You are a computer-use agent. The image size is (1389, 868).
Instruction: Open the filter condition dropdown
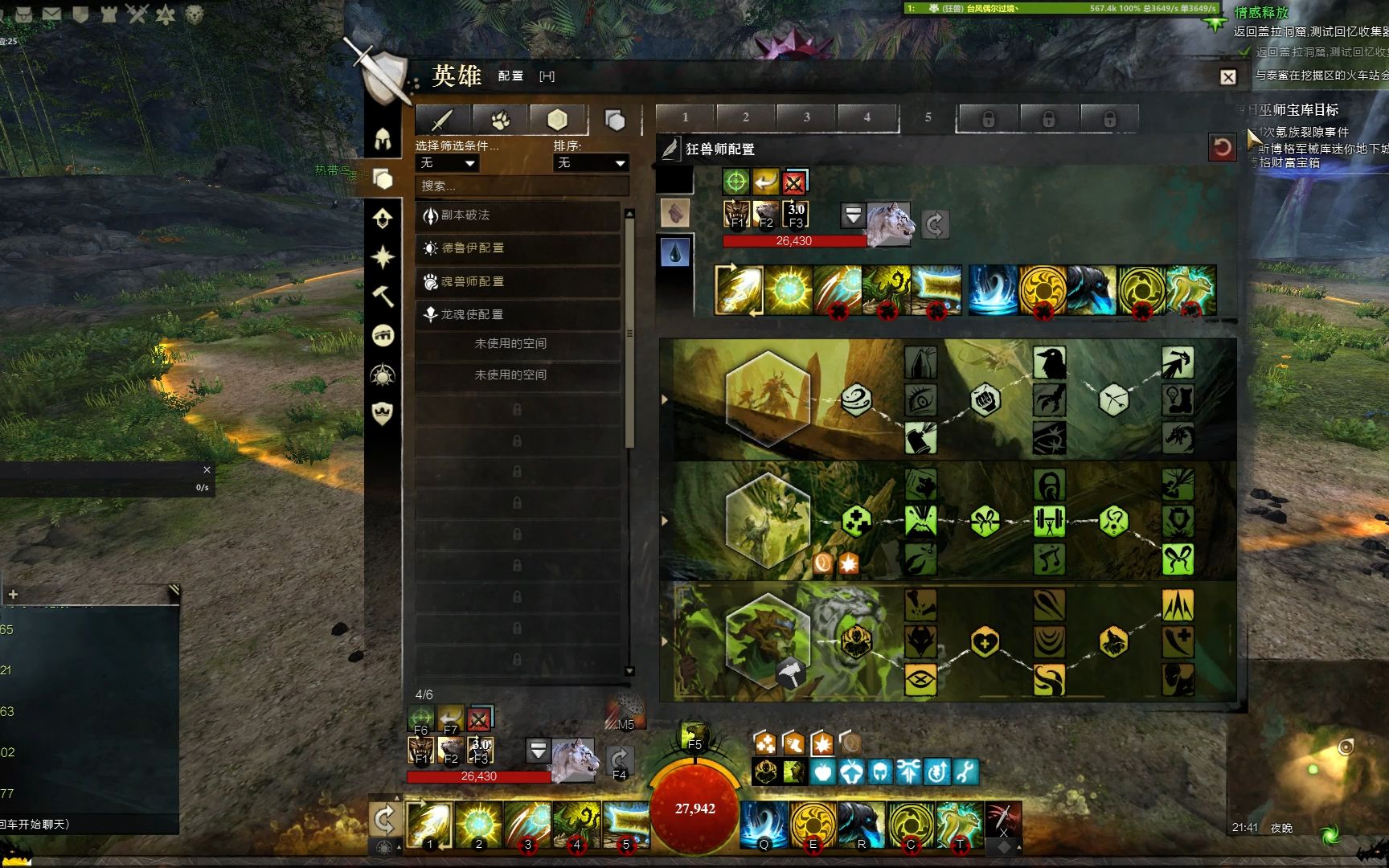pos(447,163)
